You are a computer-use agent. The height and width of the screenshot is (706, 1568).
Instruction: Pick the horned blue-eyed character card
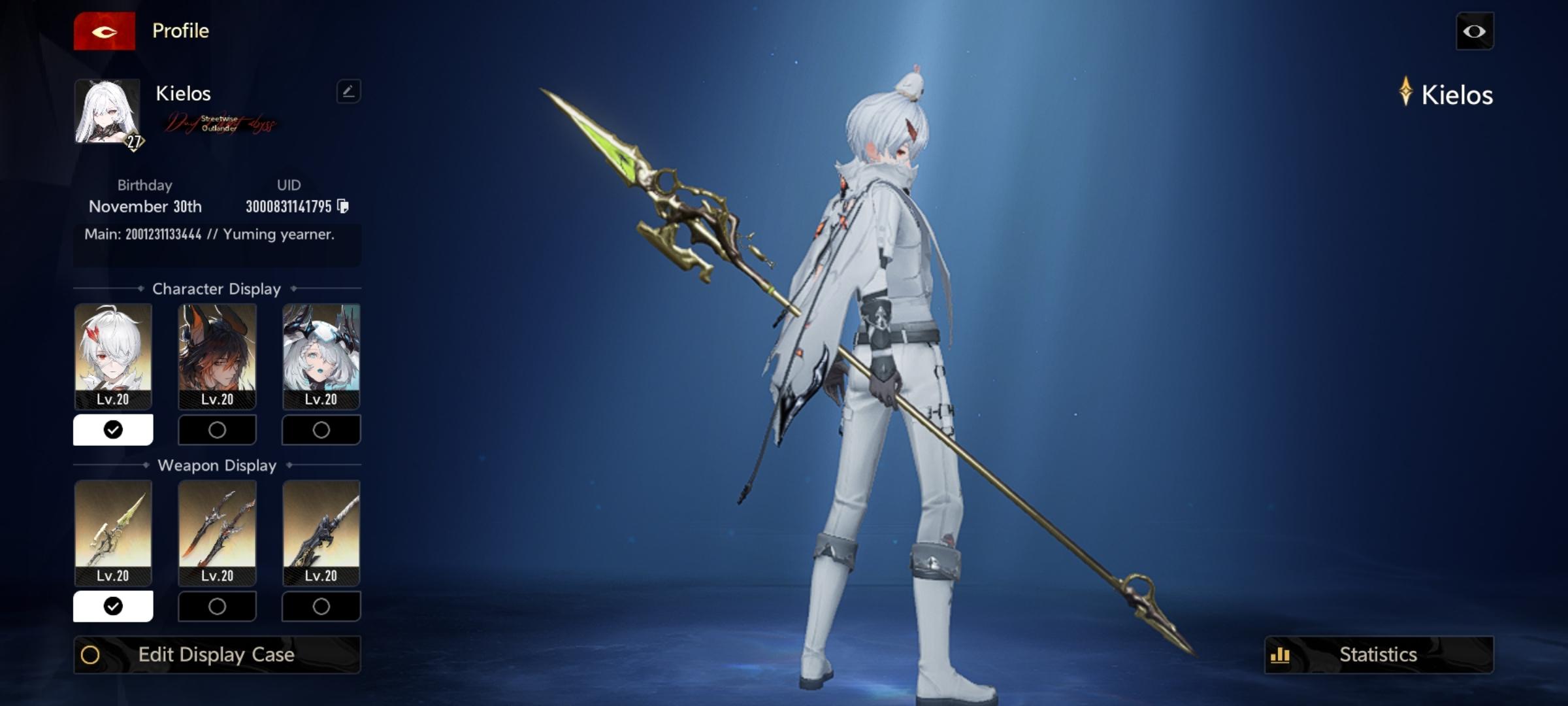tap(321, 356)
